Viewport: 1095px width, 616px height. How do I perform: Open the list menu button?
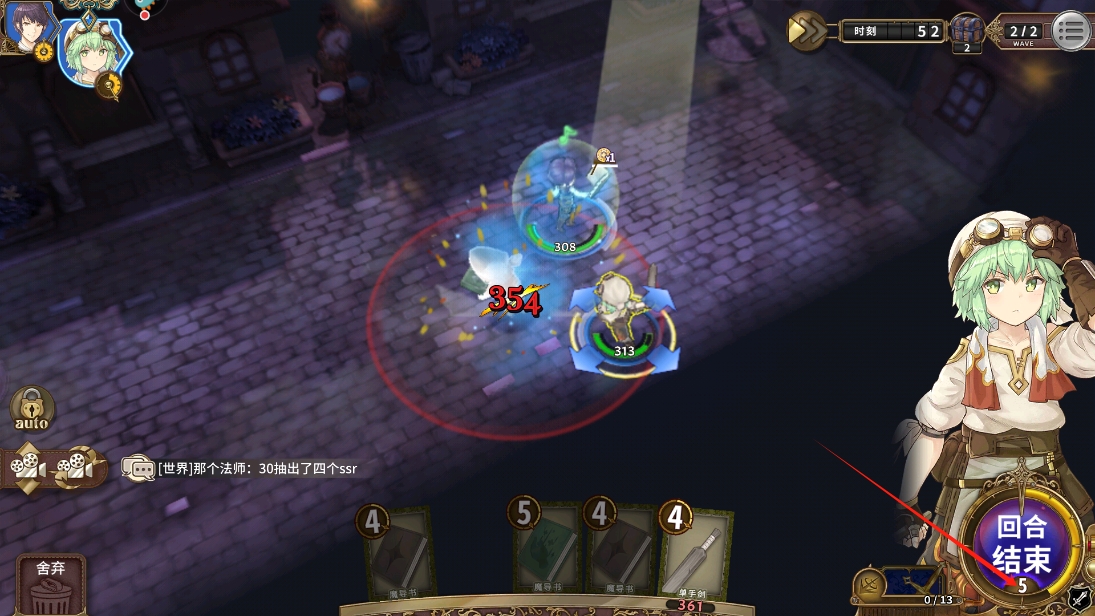(1070, 31)
